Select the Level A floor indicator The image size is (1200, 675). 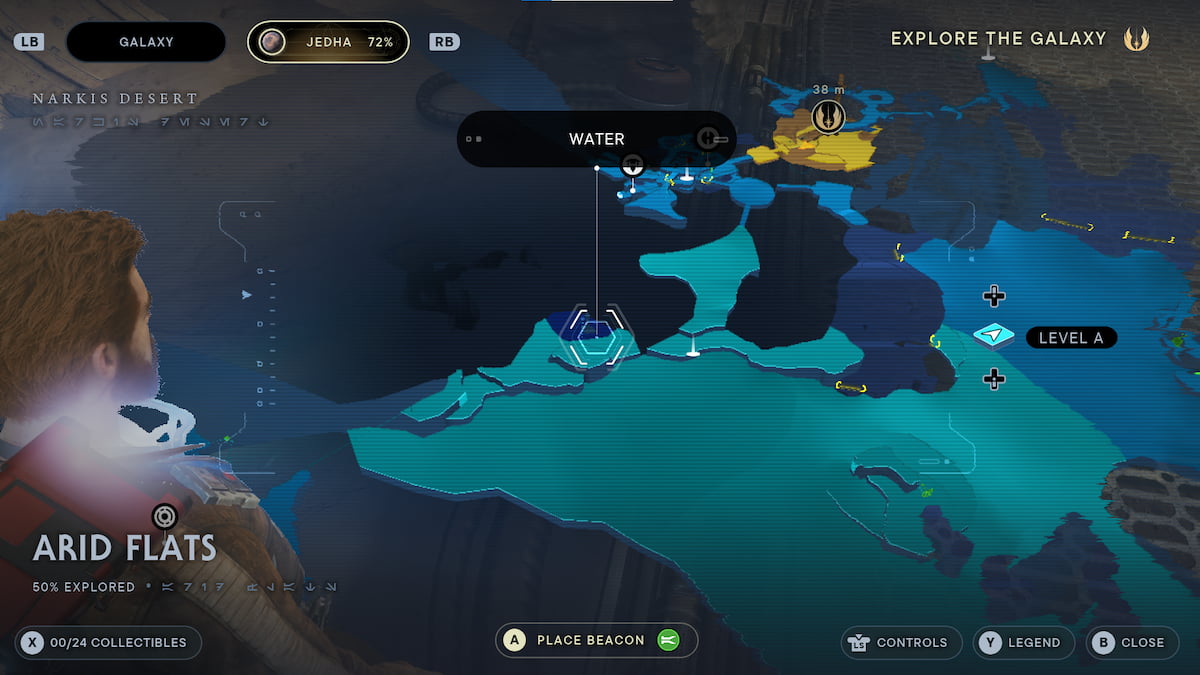1070,338
